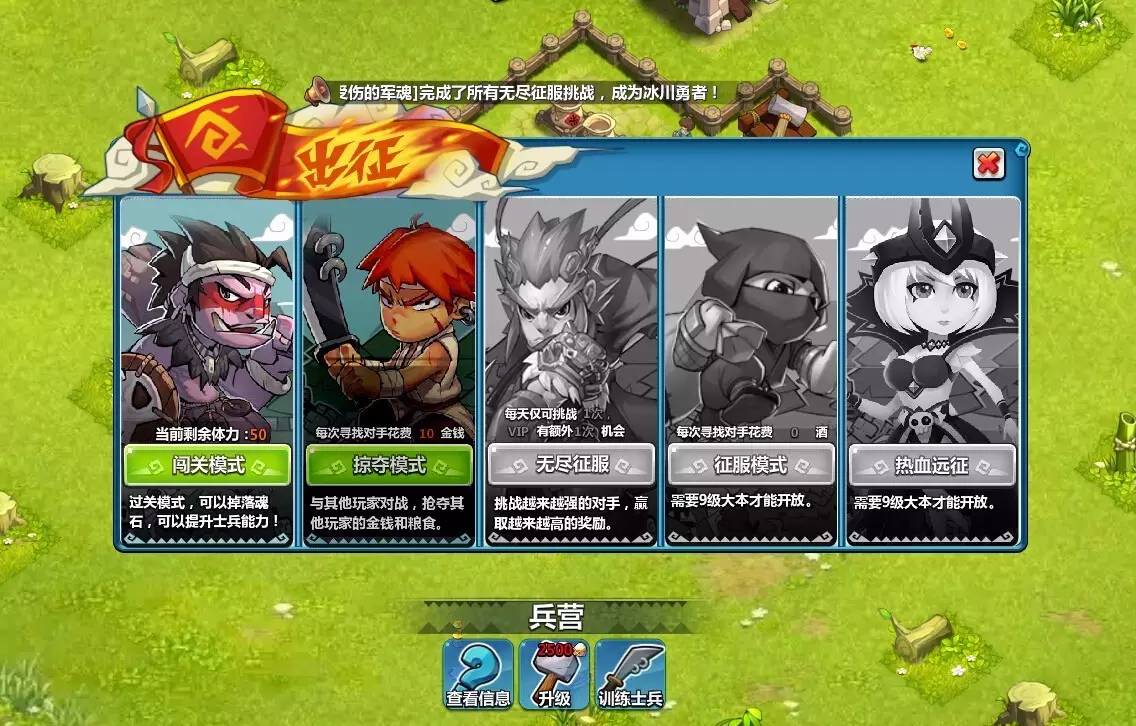Close the 出征 expedition dialog
The height and width of the screenshot is (726, 1136).
point(988,164)
